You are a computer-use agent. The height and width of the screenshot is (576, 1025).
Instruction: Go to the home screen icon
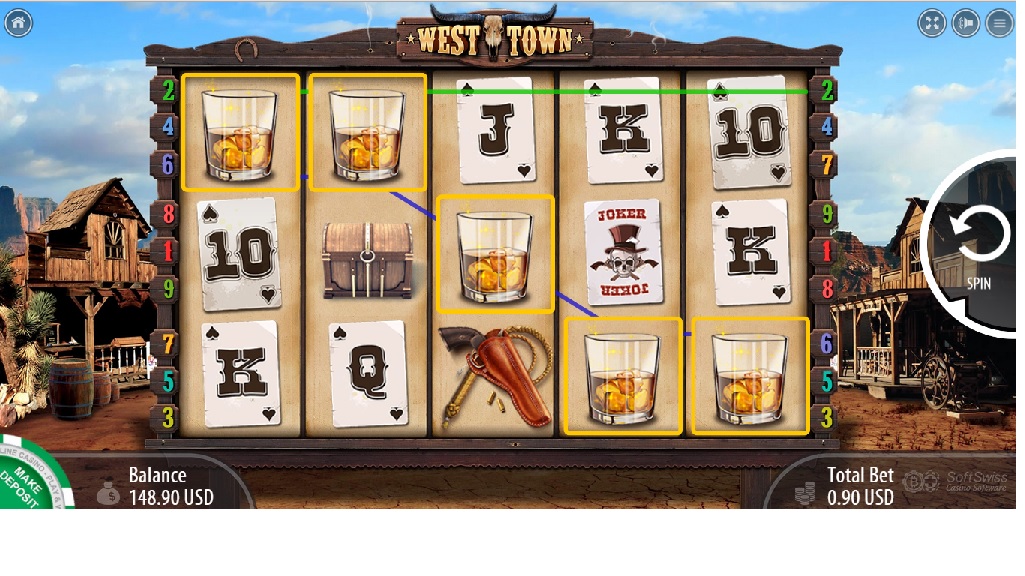tap(18, 23)
